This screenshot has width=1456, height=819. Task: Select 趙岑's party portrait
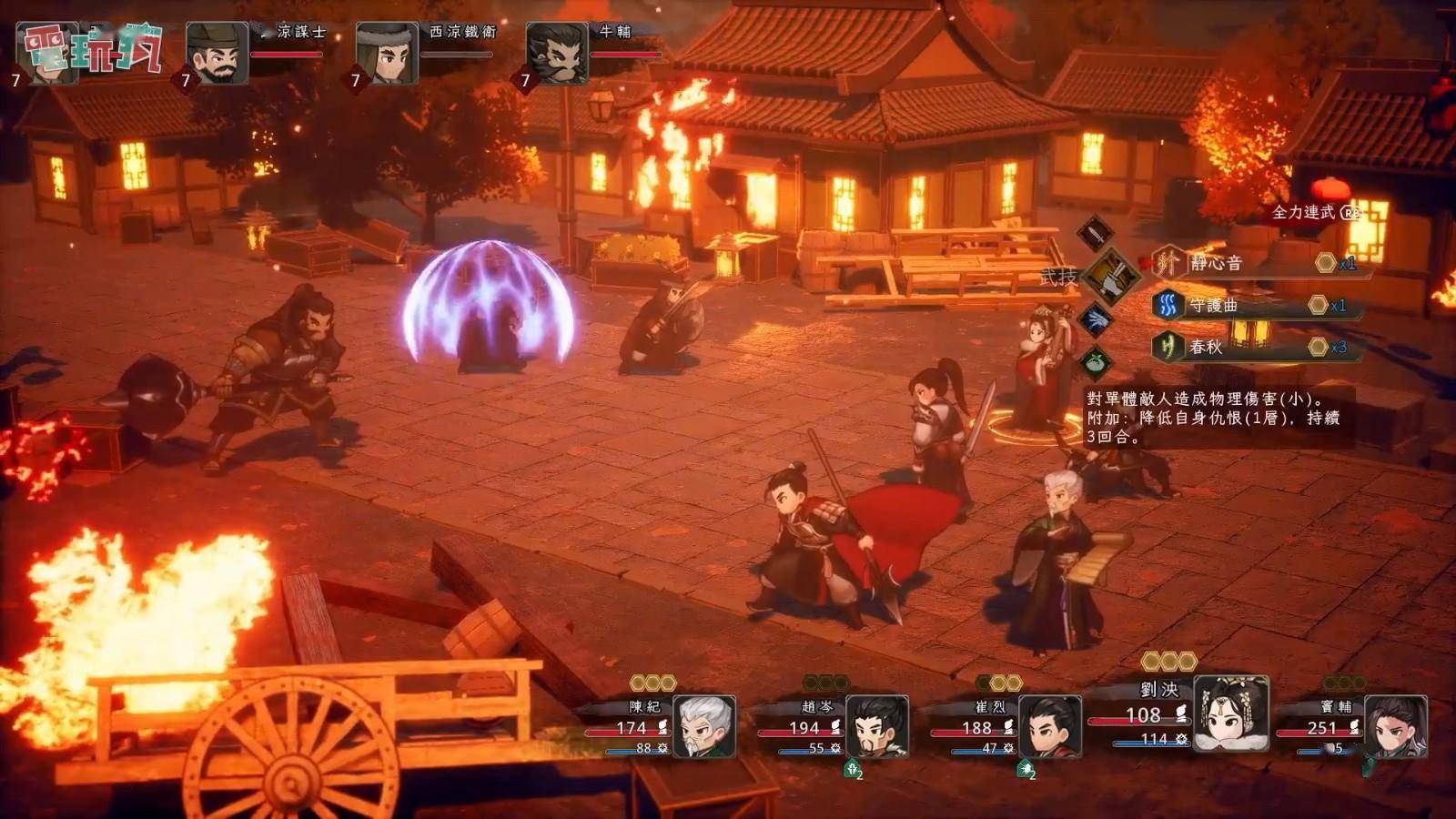pos(876,725)
